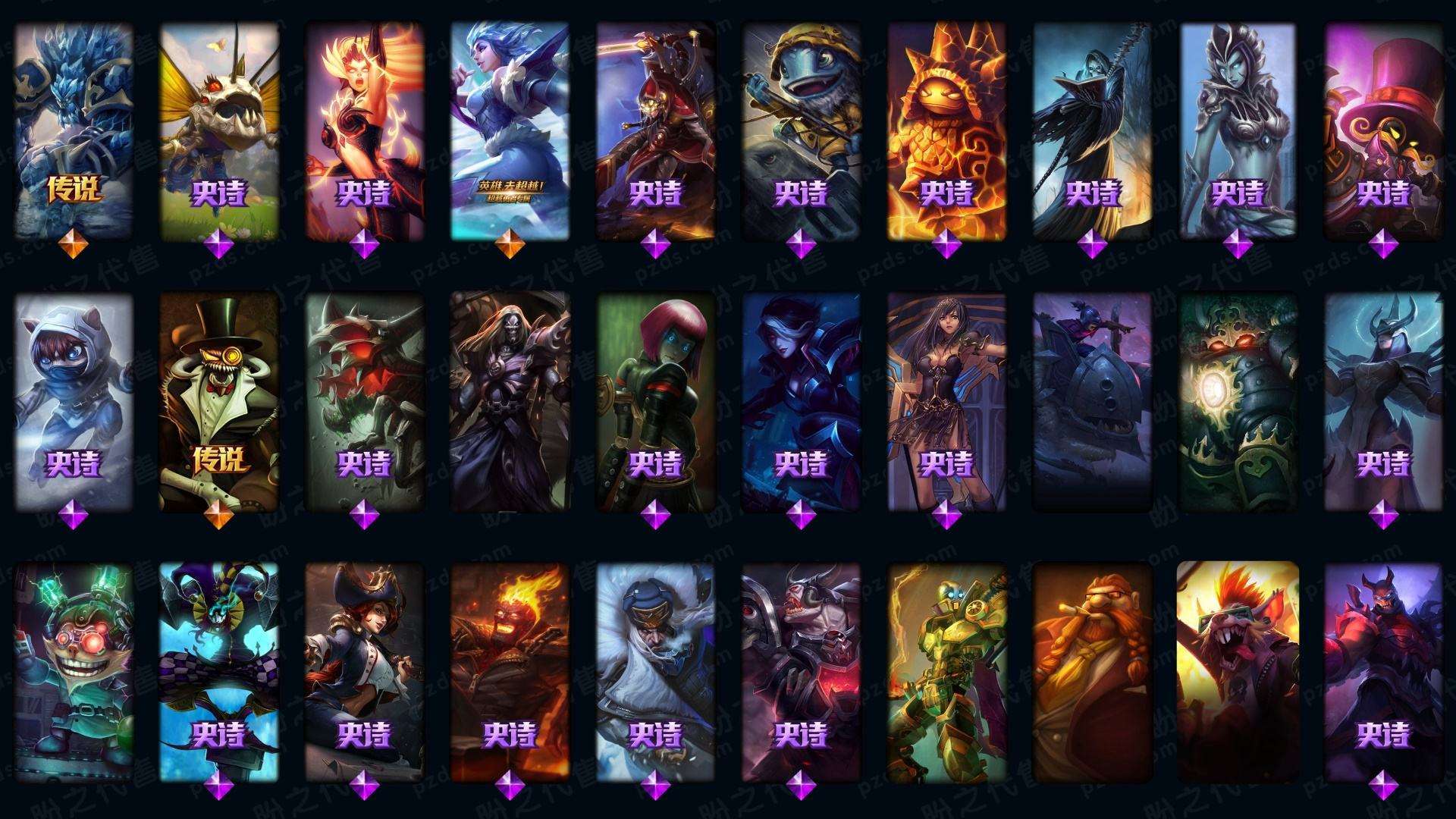Screen dimensions: 1456x819
Task: Pick the giant red top hat skin
Action: coord(1384,129)
